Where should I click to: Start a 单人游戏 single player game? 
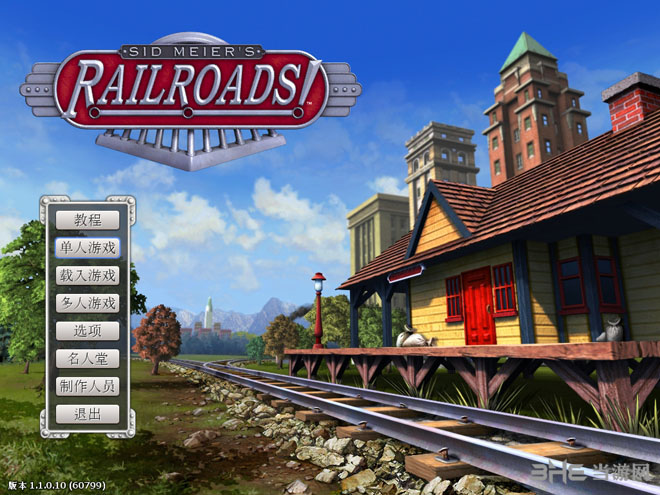click(x=88, y=247)
